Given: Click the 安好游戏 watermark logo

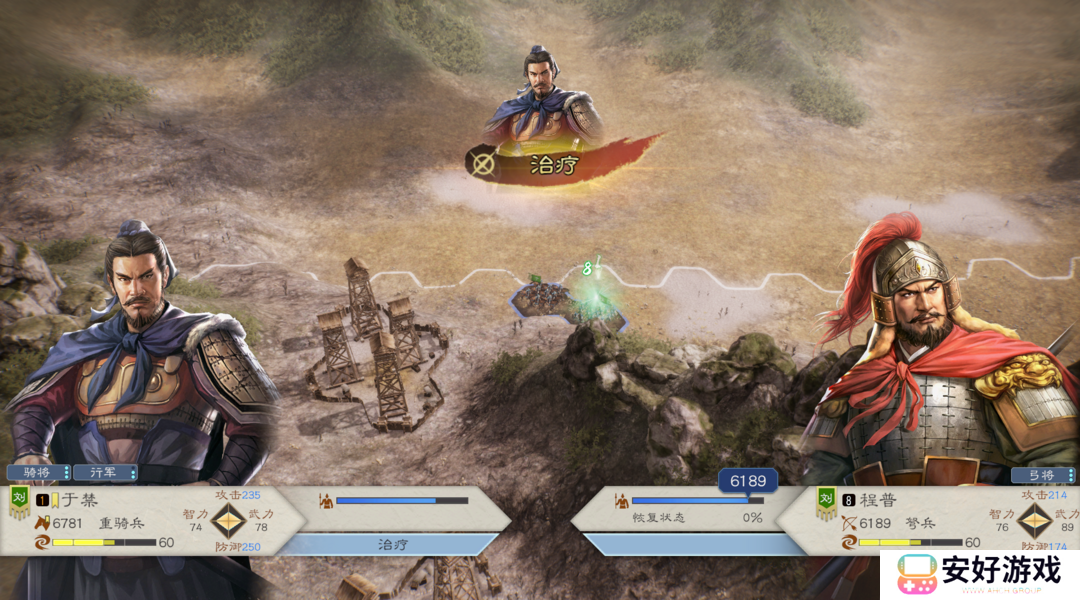Looking at the screenshot, I should pyautogui.click(x=980, y=573).
